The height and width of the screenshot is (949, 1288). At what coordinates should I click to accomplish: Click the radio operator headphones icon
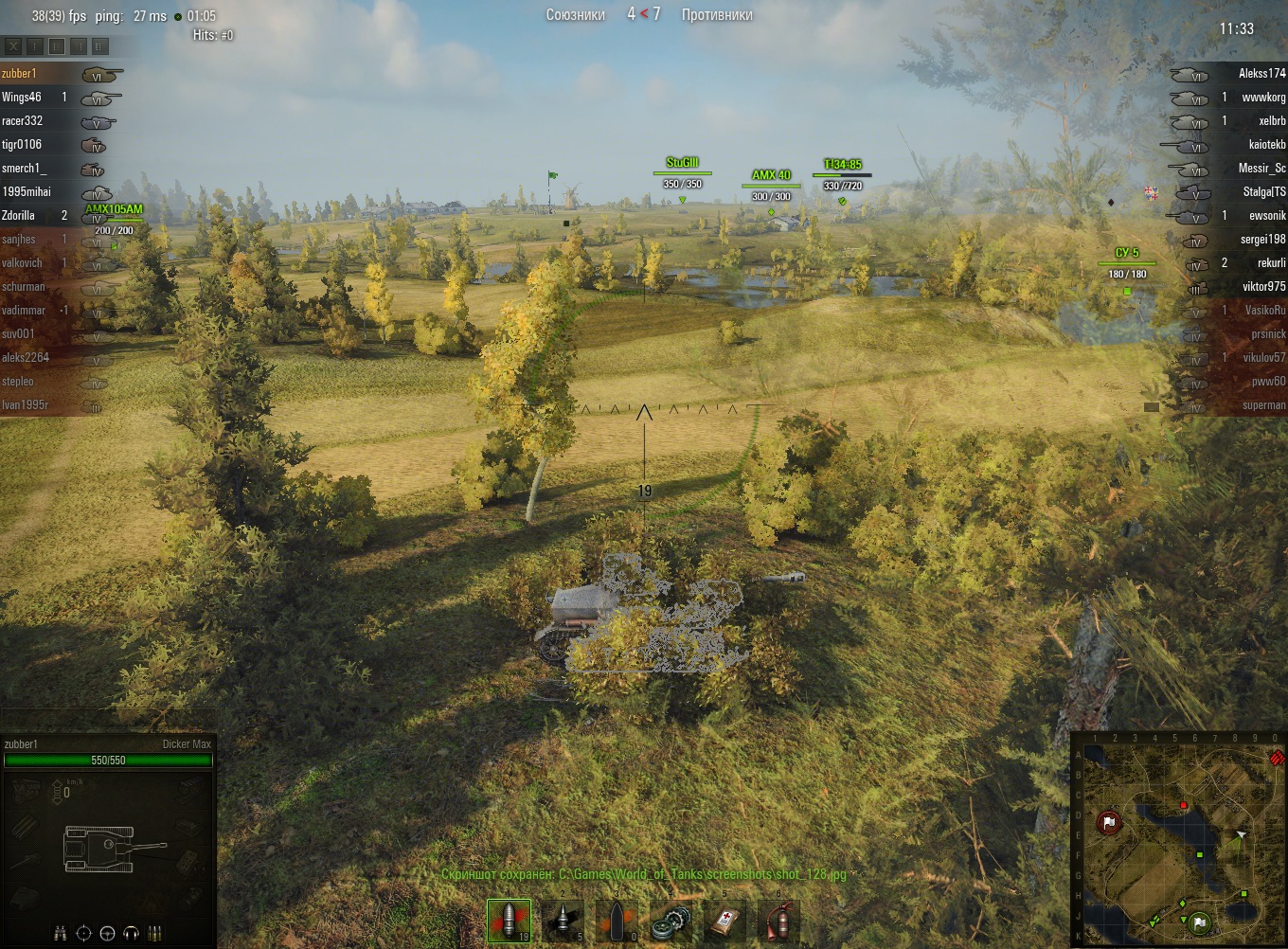(132, 933)
